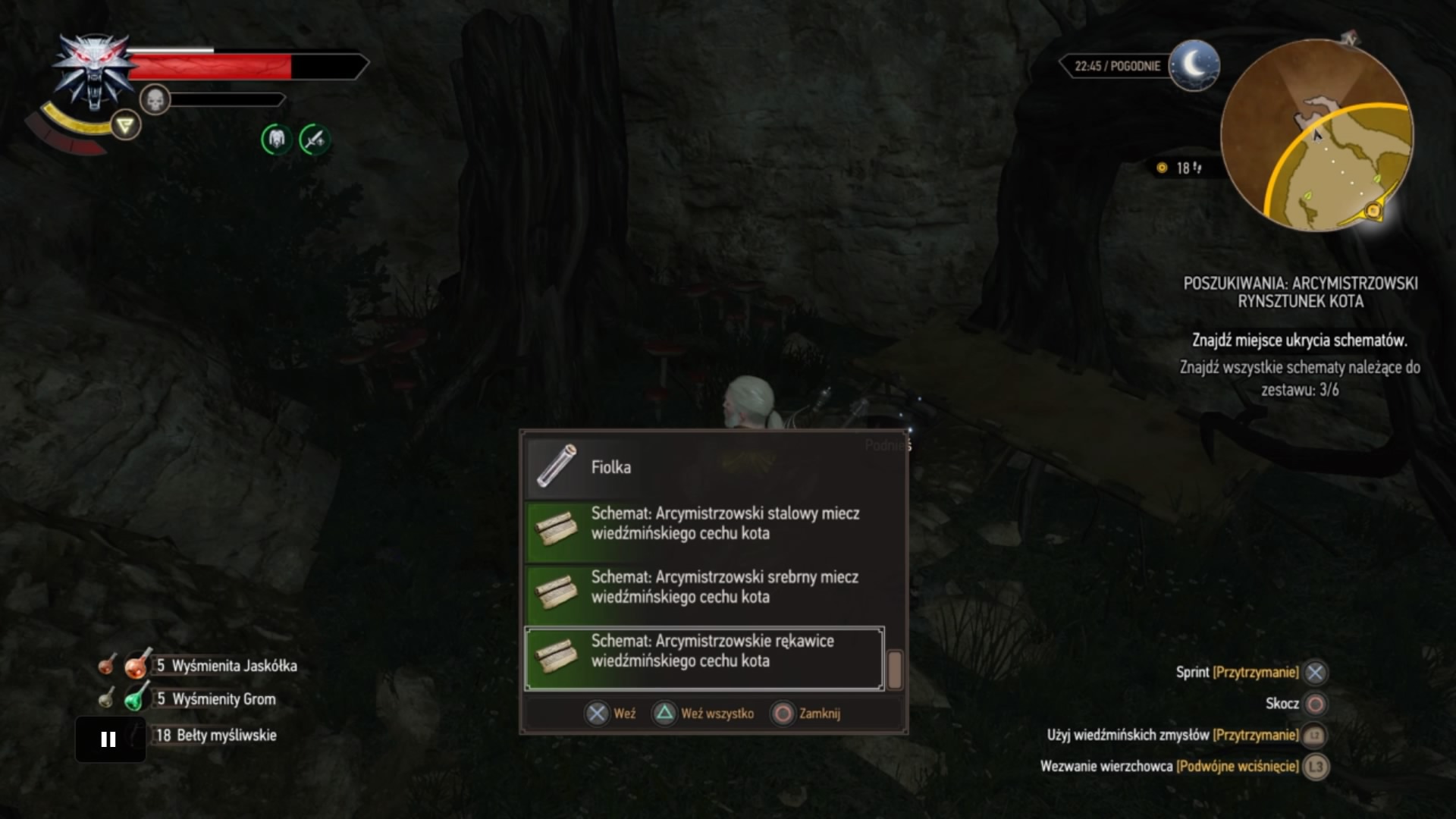
Task: Click the Cat gear quest tracker title
Action: pyautogui.click(x=1301, y=292)
